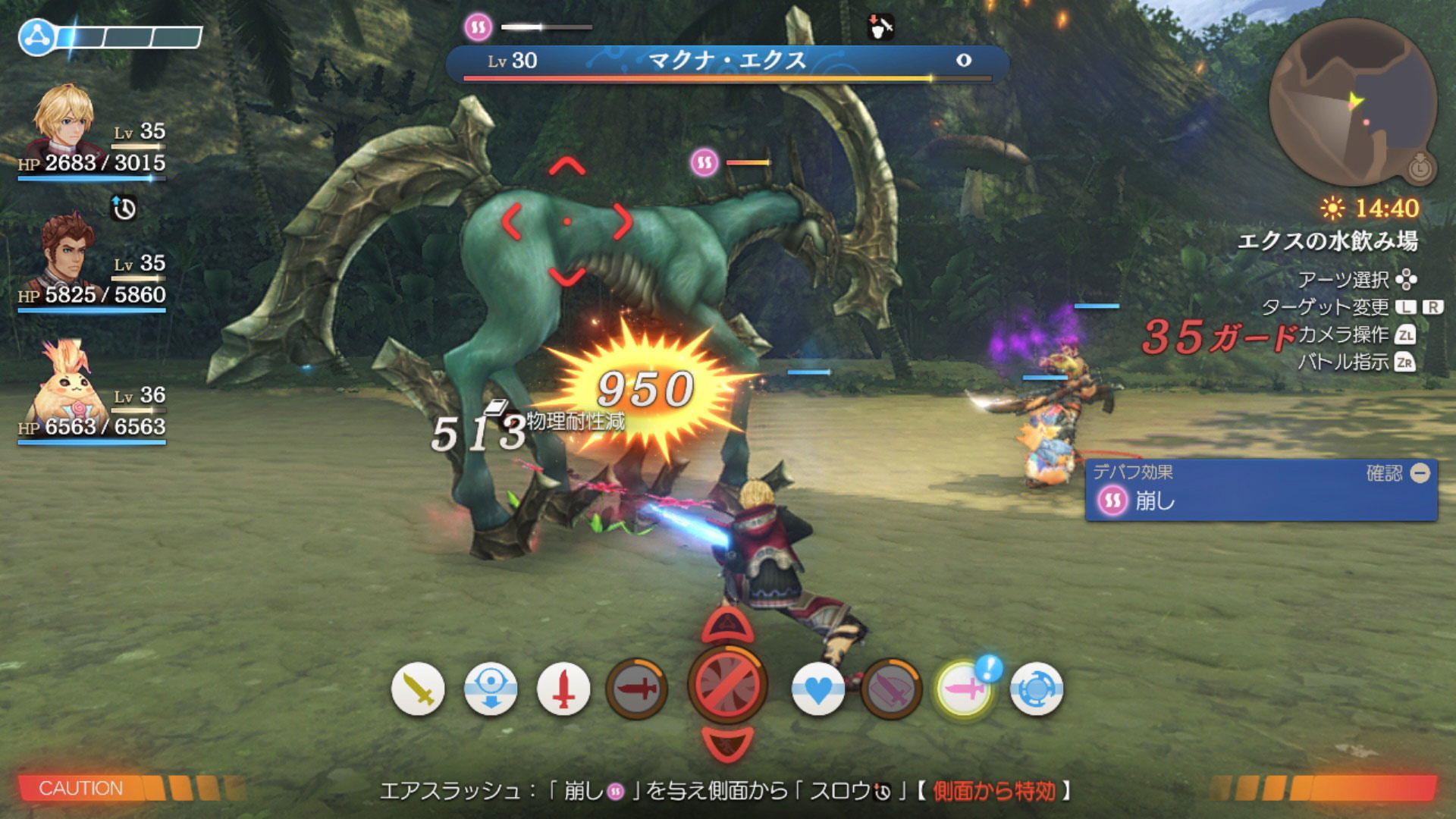Screen dimensions: 1456x819
Task: Select the upright red sword art
Action: [x=563, y=689]
